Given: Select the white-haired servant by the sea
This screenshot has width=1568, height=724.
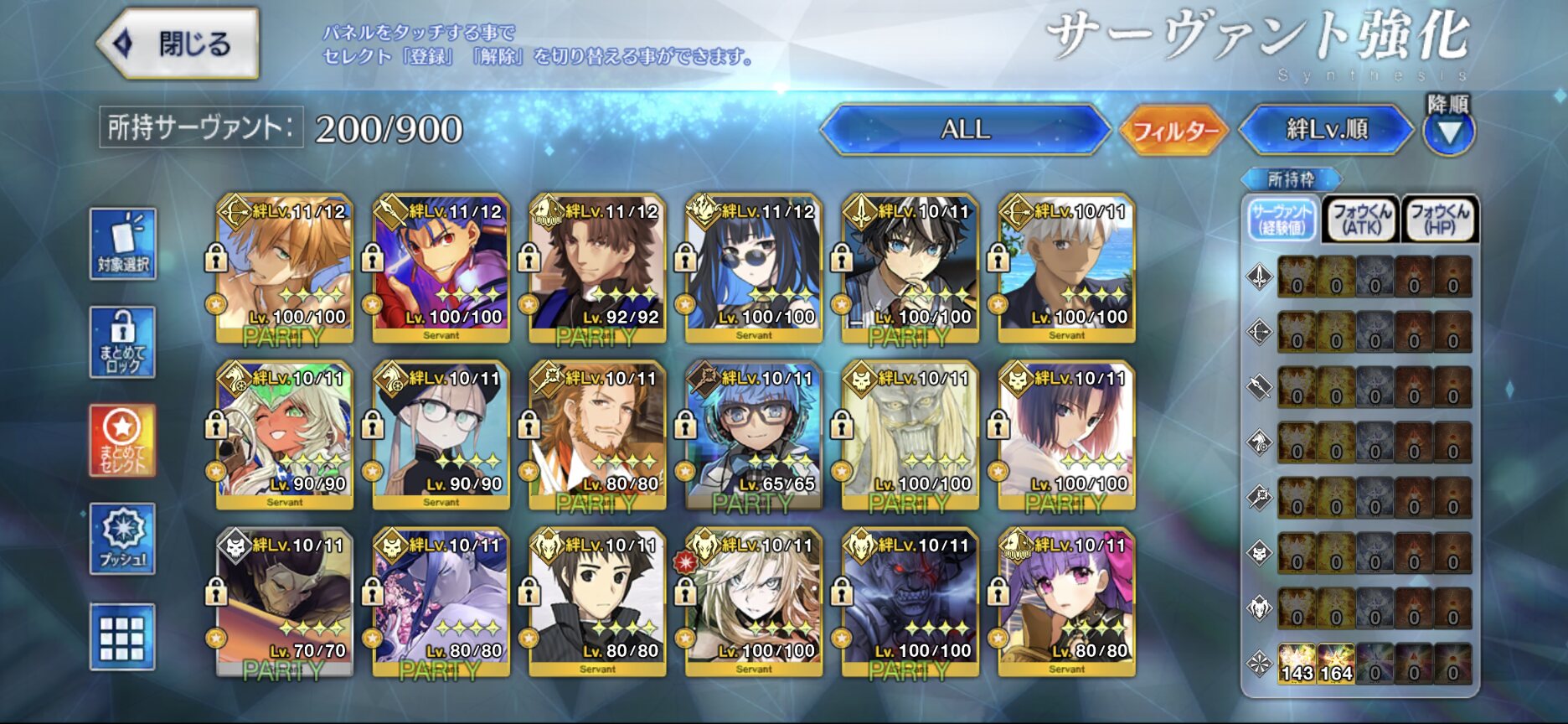Looking at the screenshot, I should click(x=1066, y=268).
